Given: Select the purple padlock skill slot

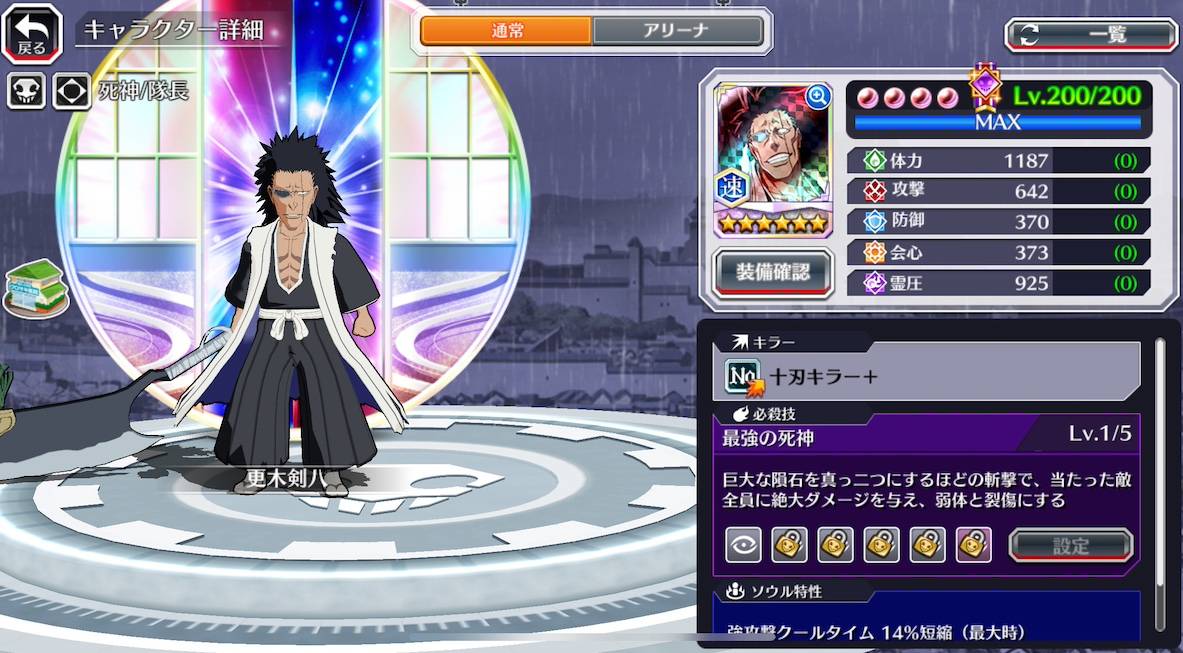Looking at the screenshot, I should pyautogui.click(x=973, y=545).
